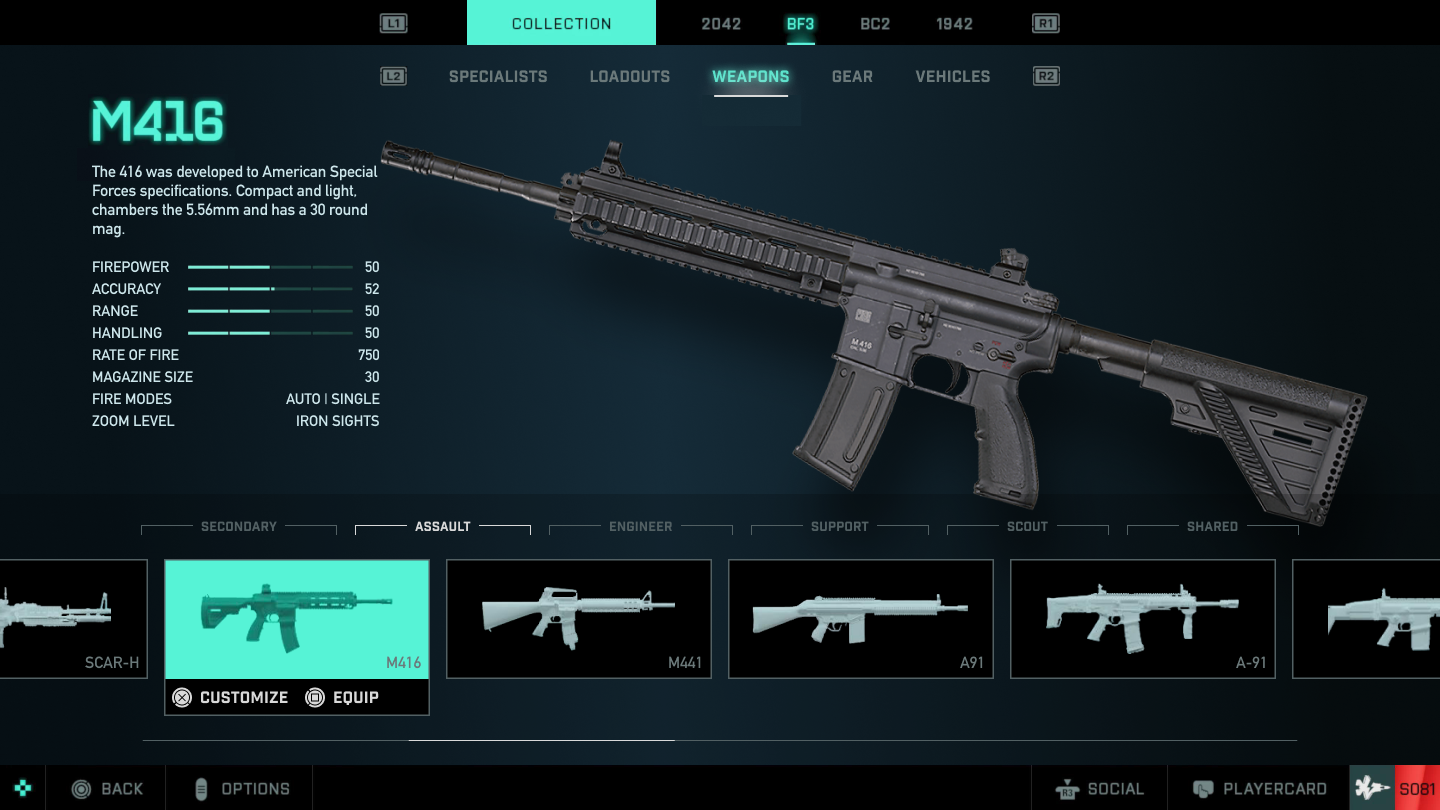This screenshot has width=1440, height=810.
Task: Switch to Secondary weapon category
Action: [239, 526]
